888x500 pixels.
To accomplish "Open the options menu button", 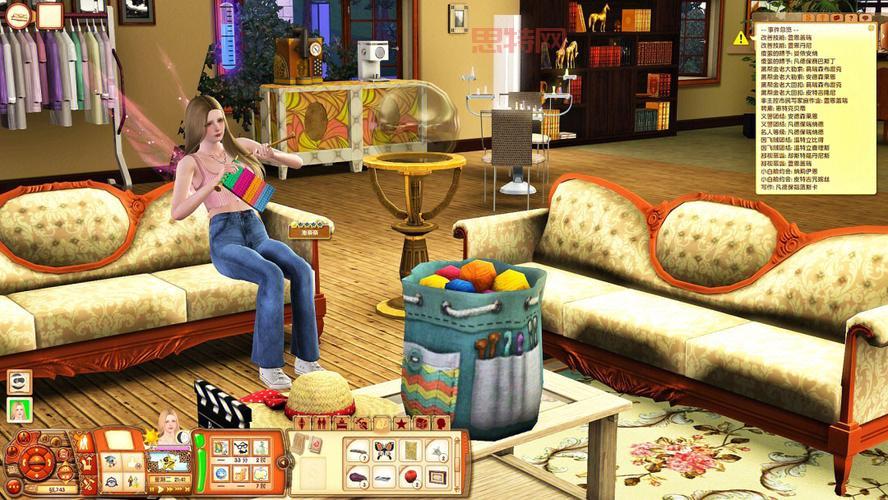I will click(x=14, y=487).
